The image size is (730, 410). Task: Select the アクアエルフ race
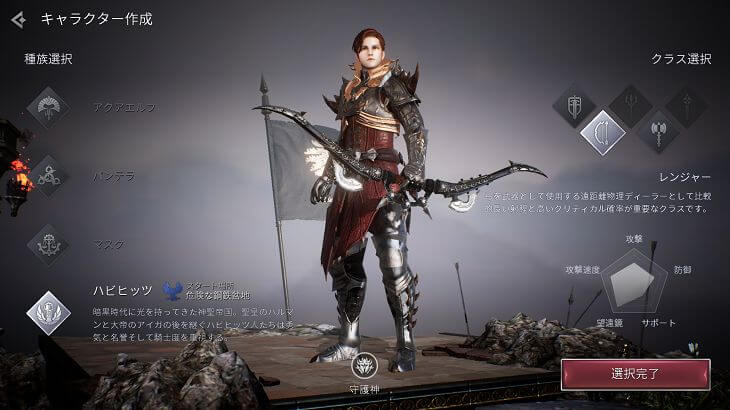pos(47,107)
